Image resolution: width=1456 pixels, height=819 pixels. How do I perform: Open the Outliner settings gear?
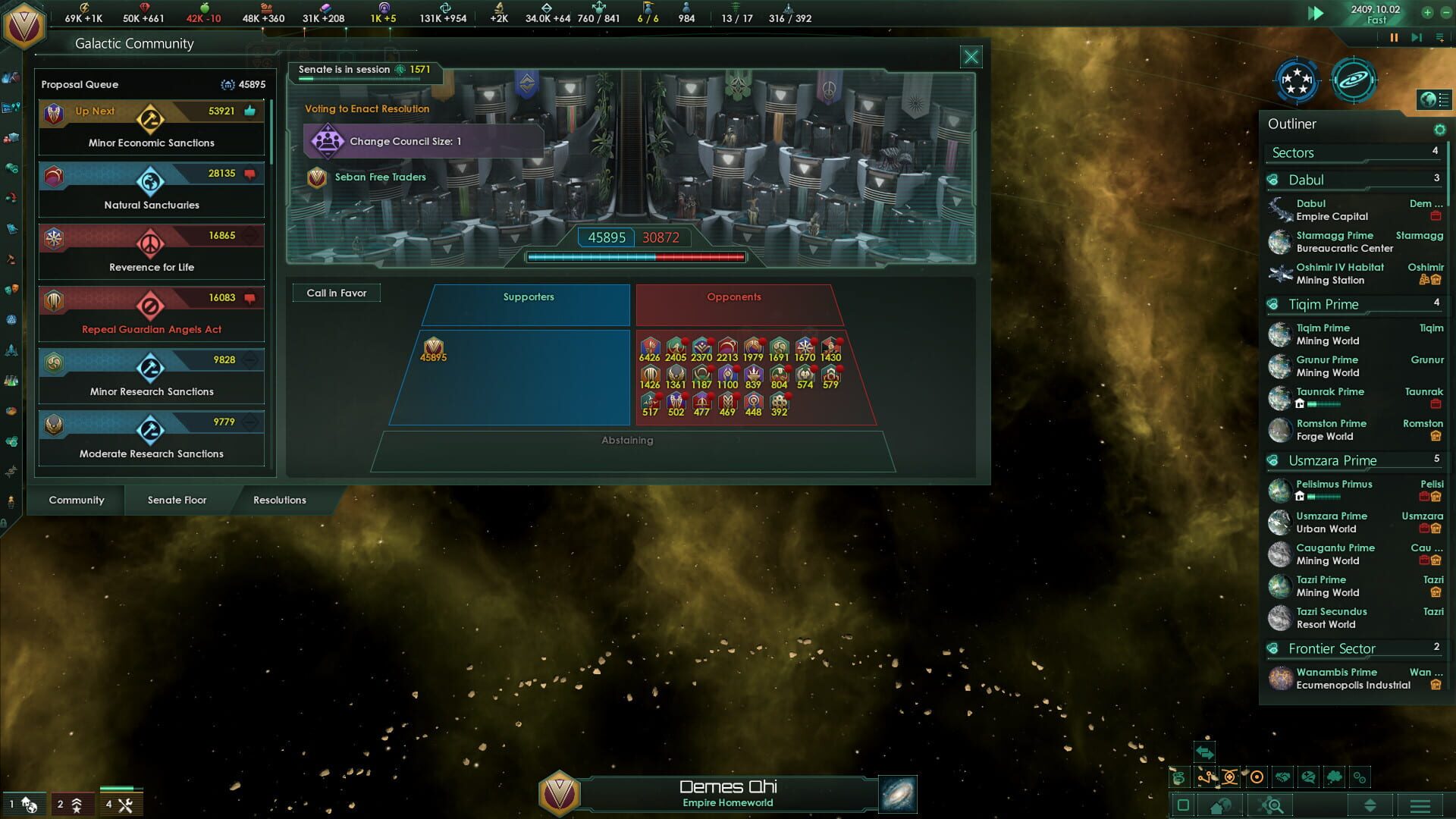1440,130
